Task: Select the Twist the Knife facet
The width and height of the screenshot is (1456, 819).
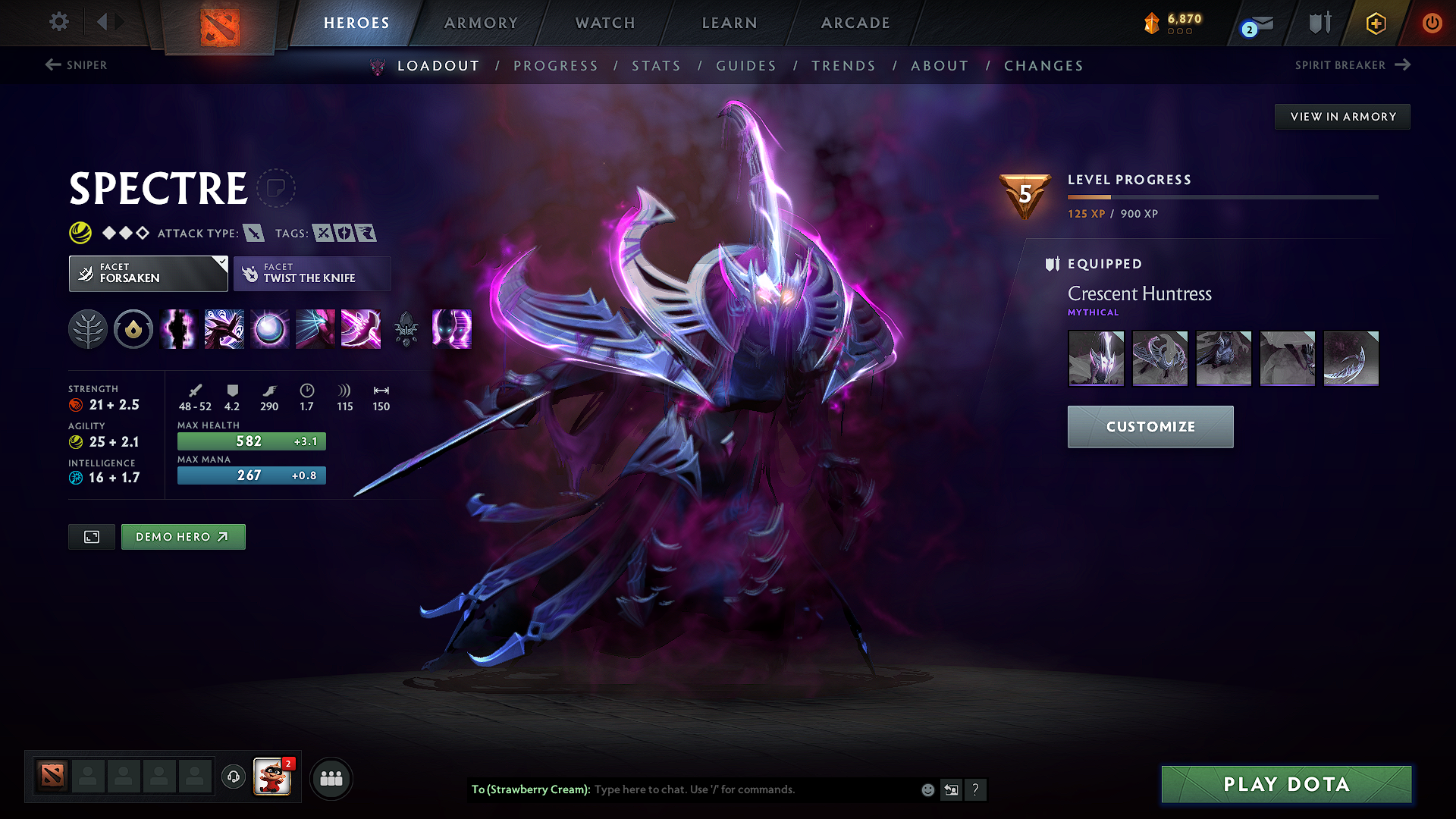Action: (x=312, y=273)
